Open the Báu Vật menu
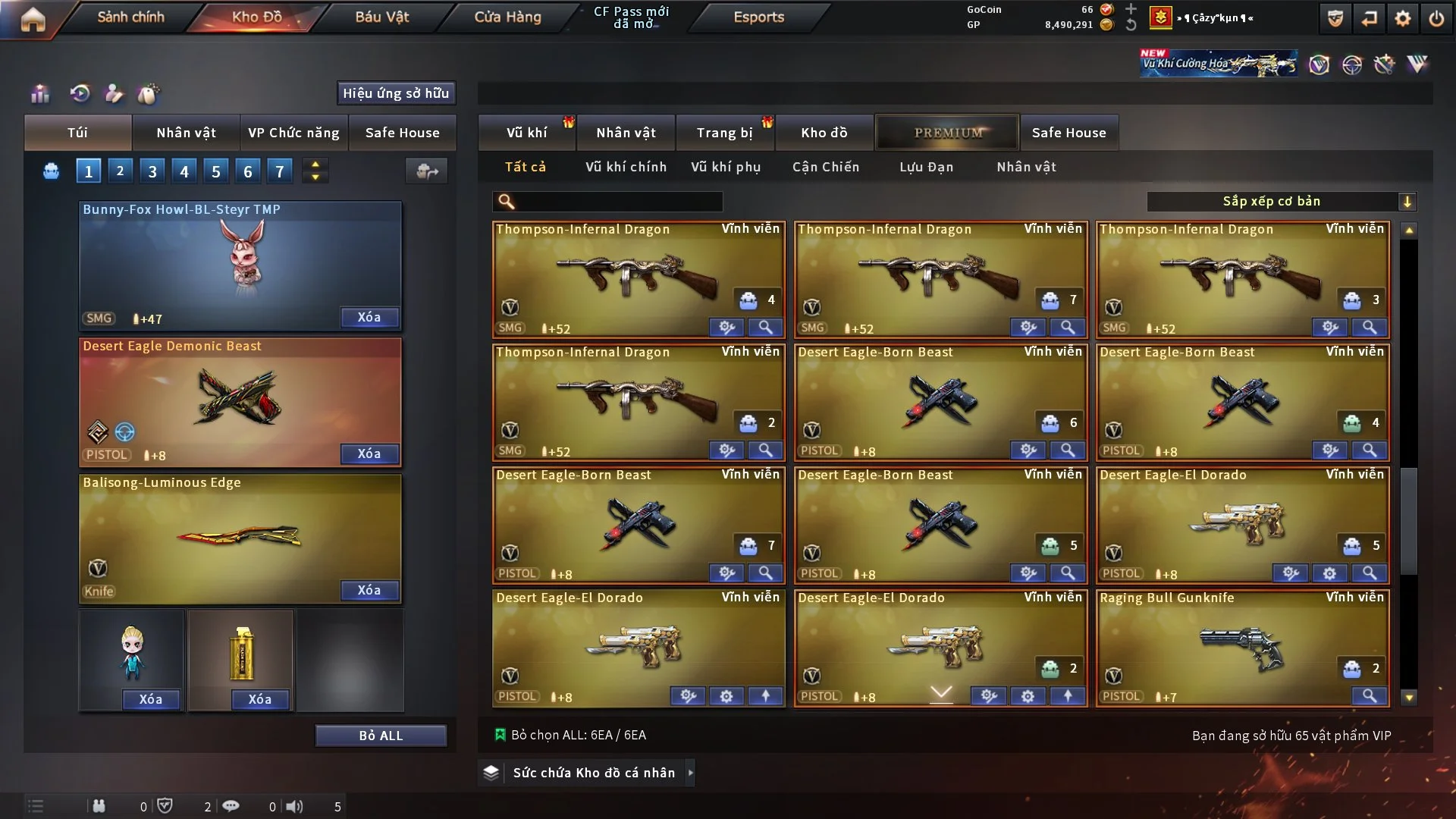 [x=381, y=17]
